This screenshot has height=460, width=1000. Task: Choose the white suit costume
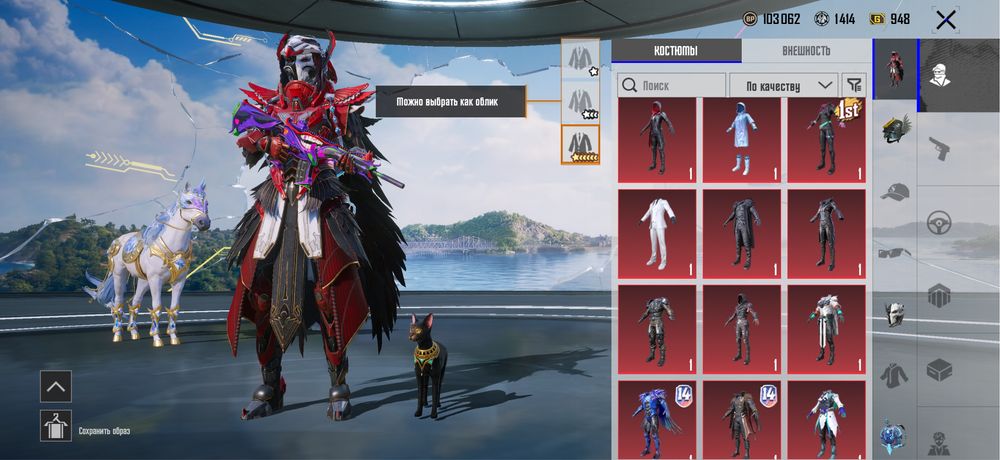(656, 231)
